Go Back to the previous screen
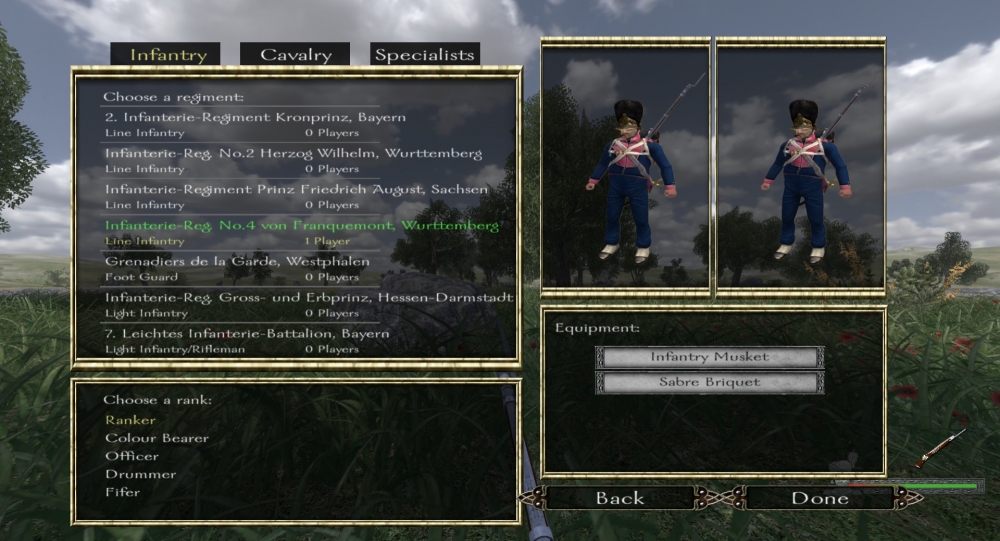Image resolution: width=1000 pixels, height=541 pixels. [620, 498]
